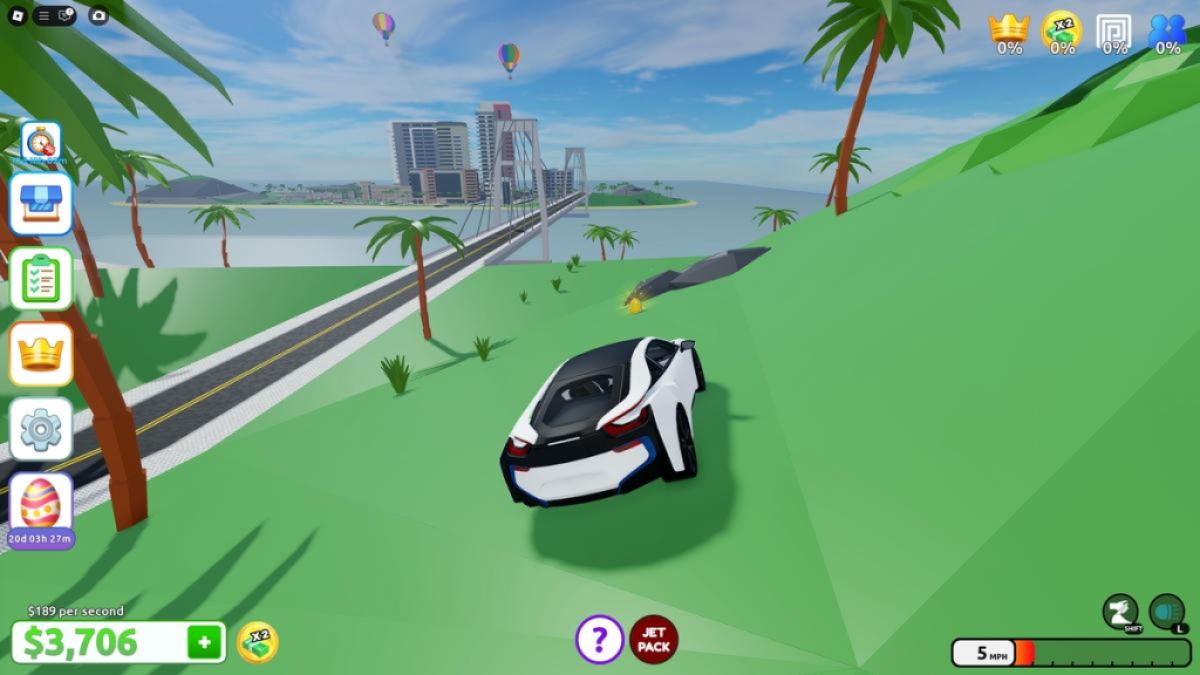Open the stopwatch timed reward icon
This screenshot has width=1200, height=675.
click(x=40, y=143)
